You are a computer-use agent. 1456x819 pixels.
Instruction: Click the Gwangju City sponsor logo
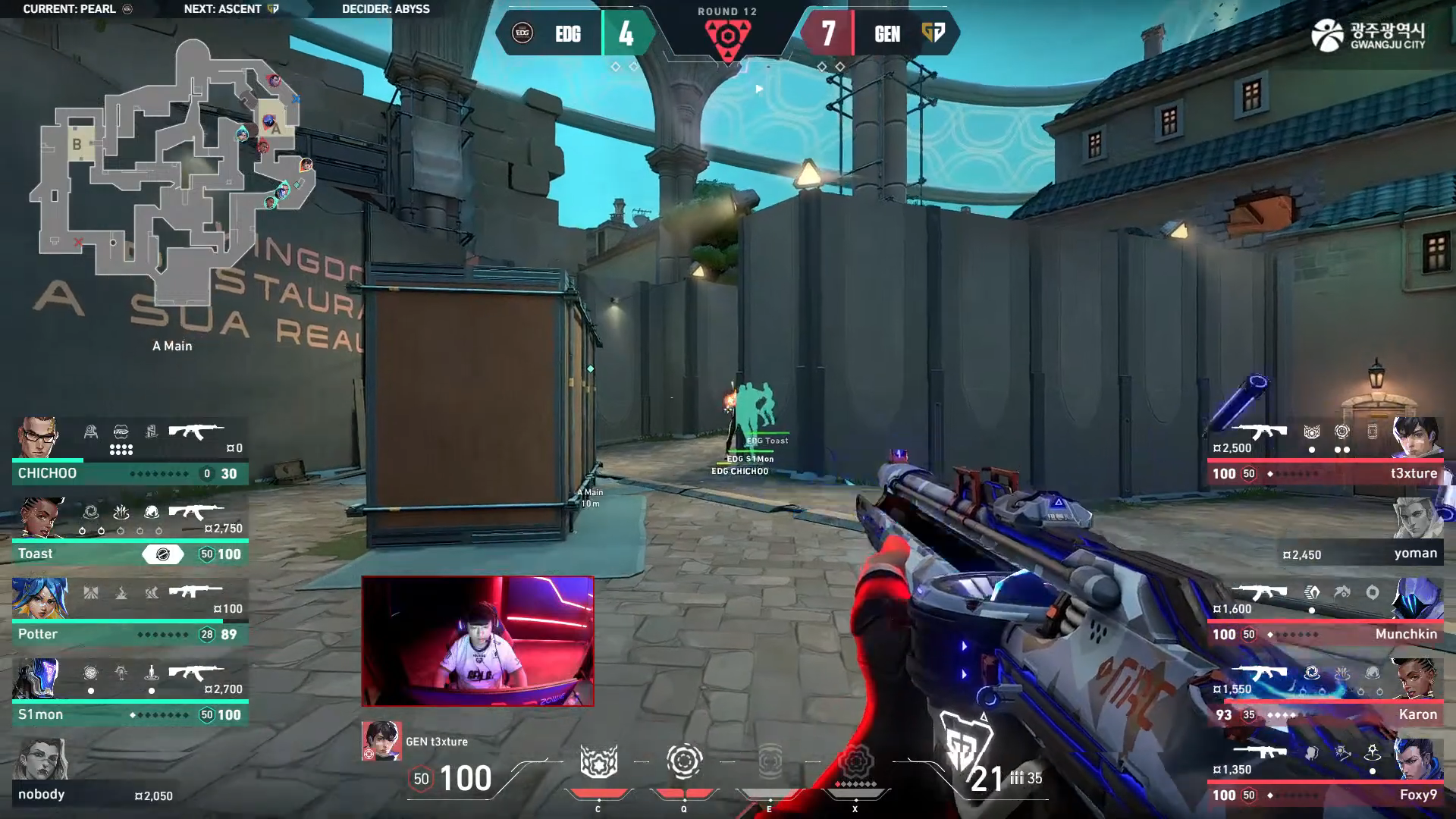point(1368,36)
